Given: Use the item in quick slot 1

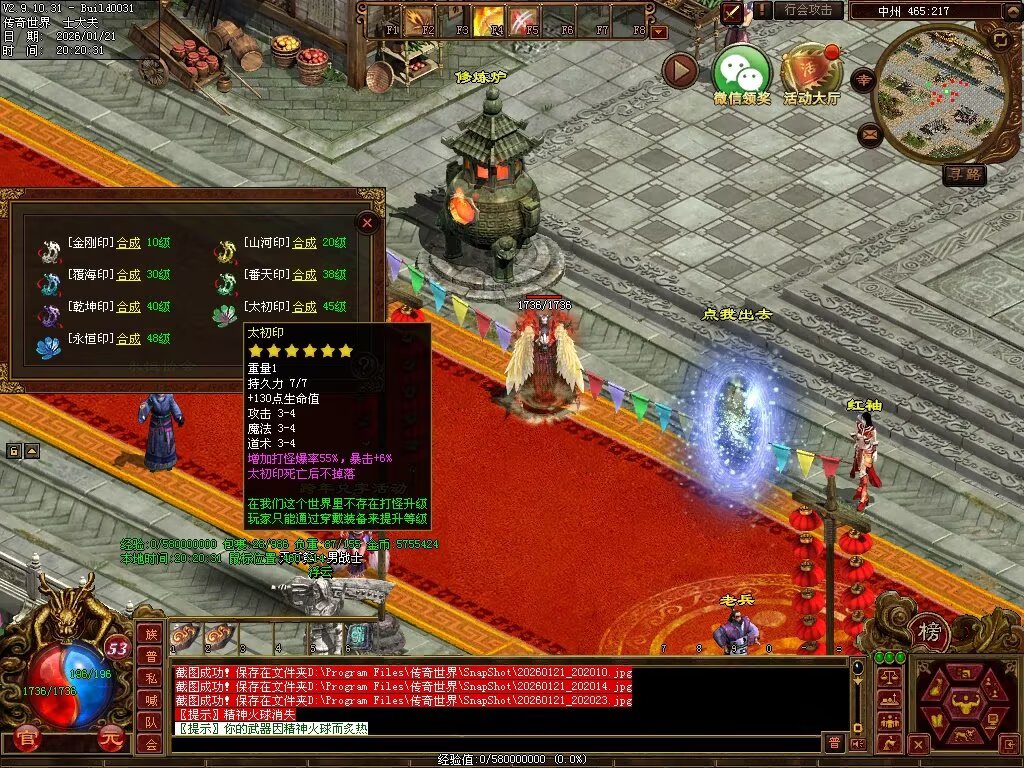Looking at the screenshot, I should click(x=185, y=635).
